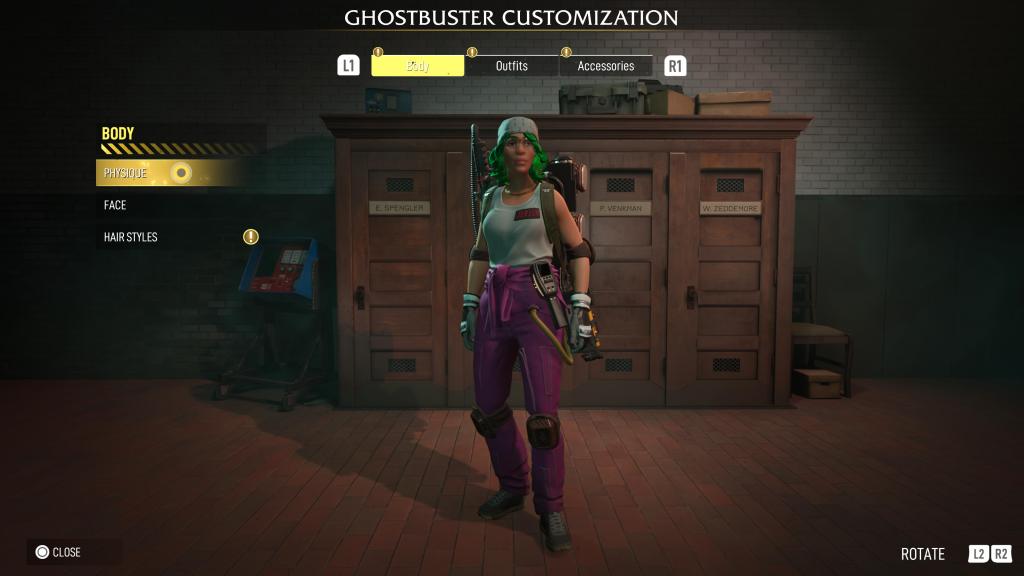The width and height of the screenshot is (1024, 576).
Task: Switch to the Accessories tab
Action: click(605, 66)
